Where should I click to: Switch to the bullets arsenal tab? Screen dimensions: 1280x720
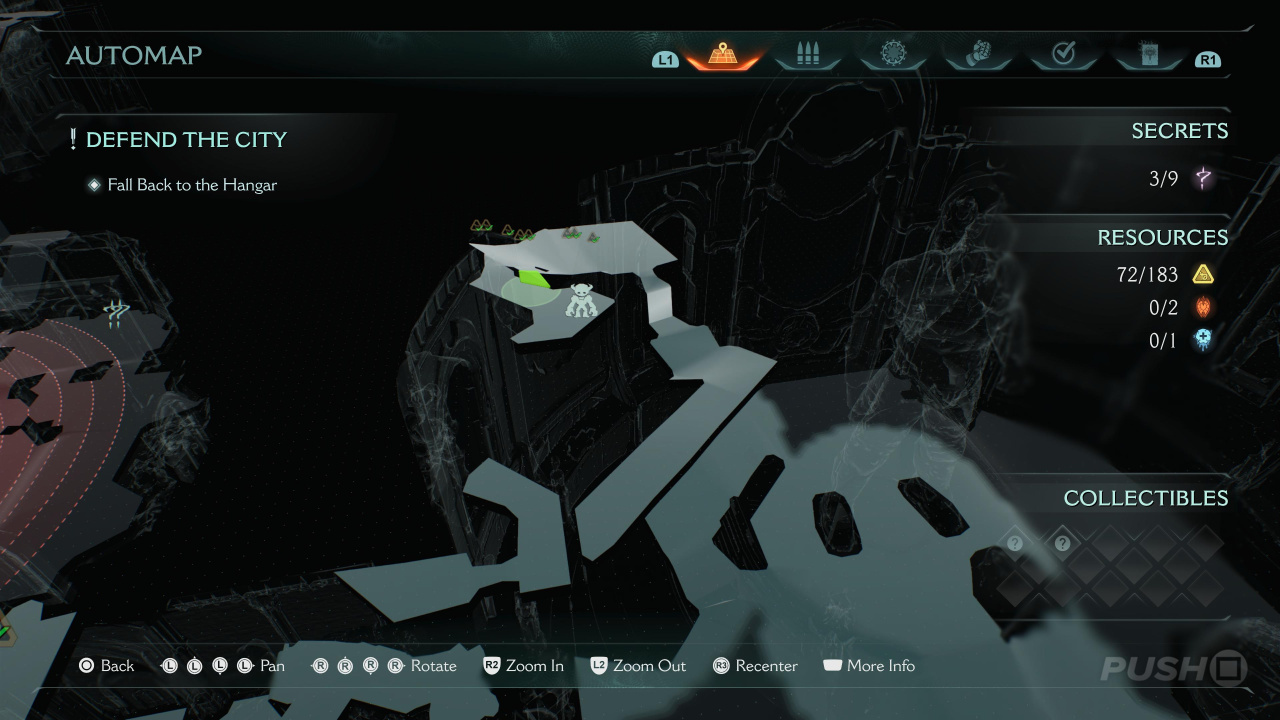coord(807,55)
